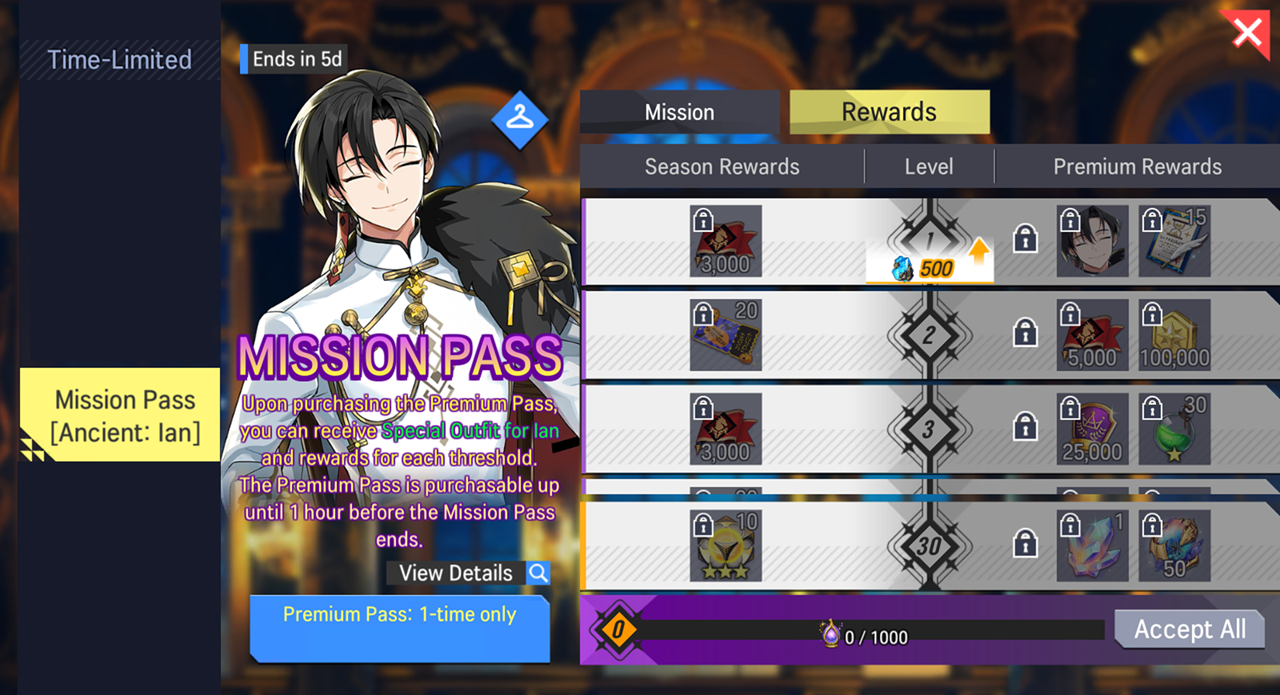Viewport: 1280px width, 695px height.
Task: Inspect the level 1 Ian outfit reward
Action: [x=1093, y=241]
